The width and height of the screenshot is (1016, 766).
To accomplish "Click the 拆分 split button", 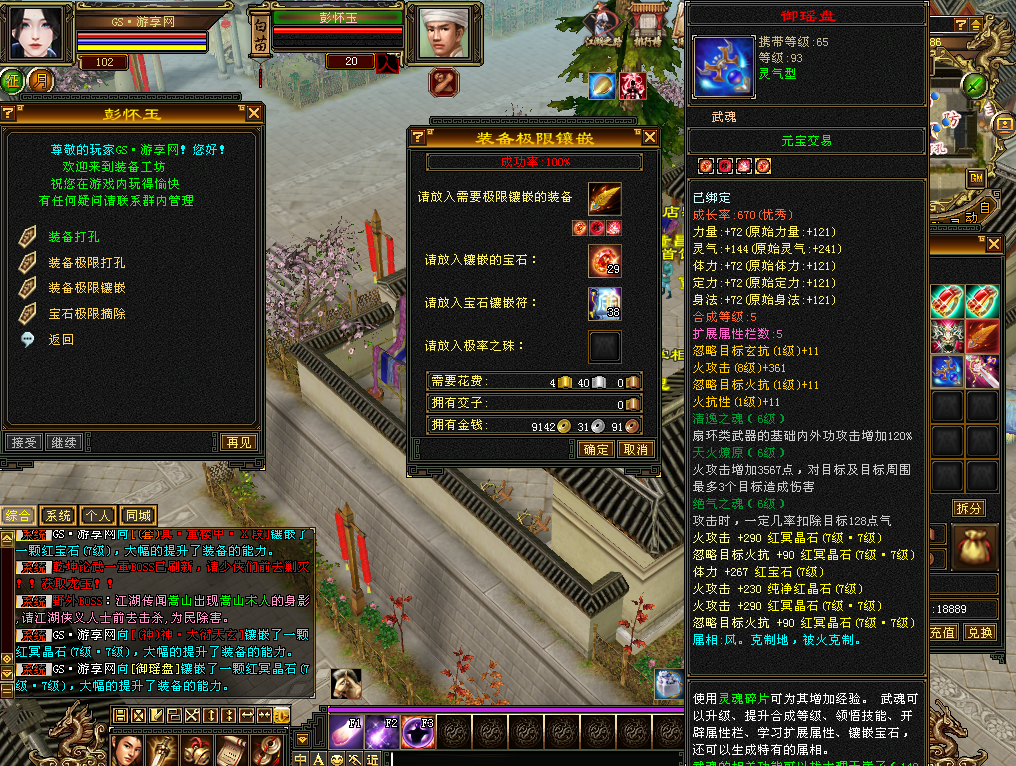I will [968, 508].
